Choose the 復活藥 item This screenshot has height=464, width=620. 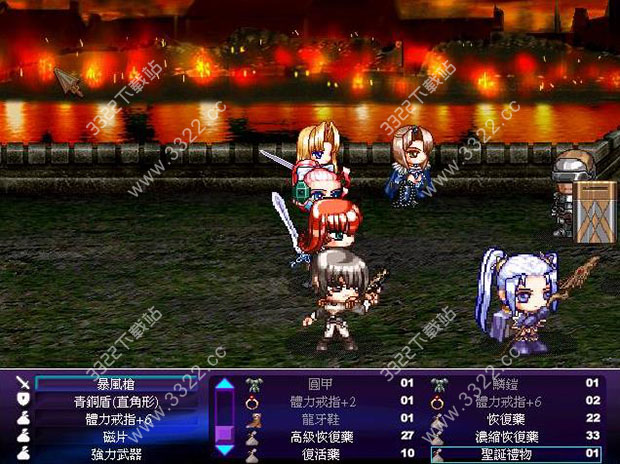[x=320, y=455]
